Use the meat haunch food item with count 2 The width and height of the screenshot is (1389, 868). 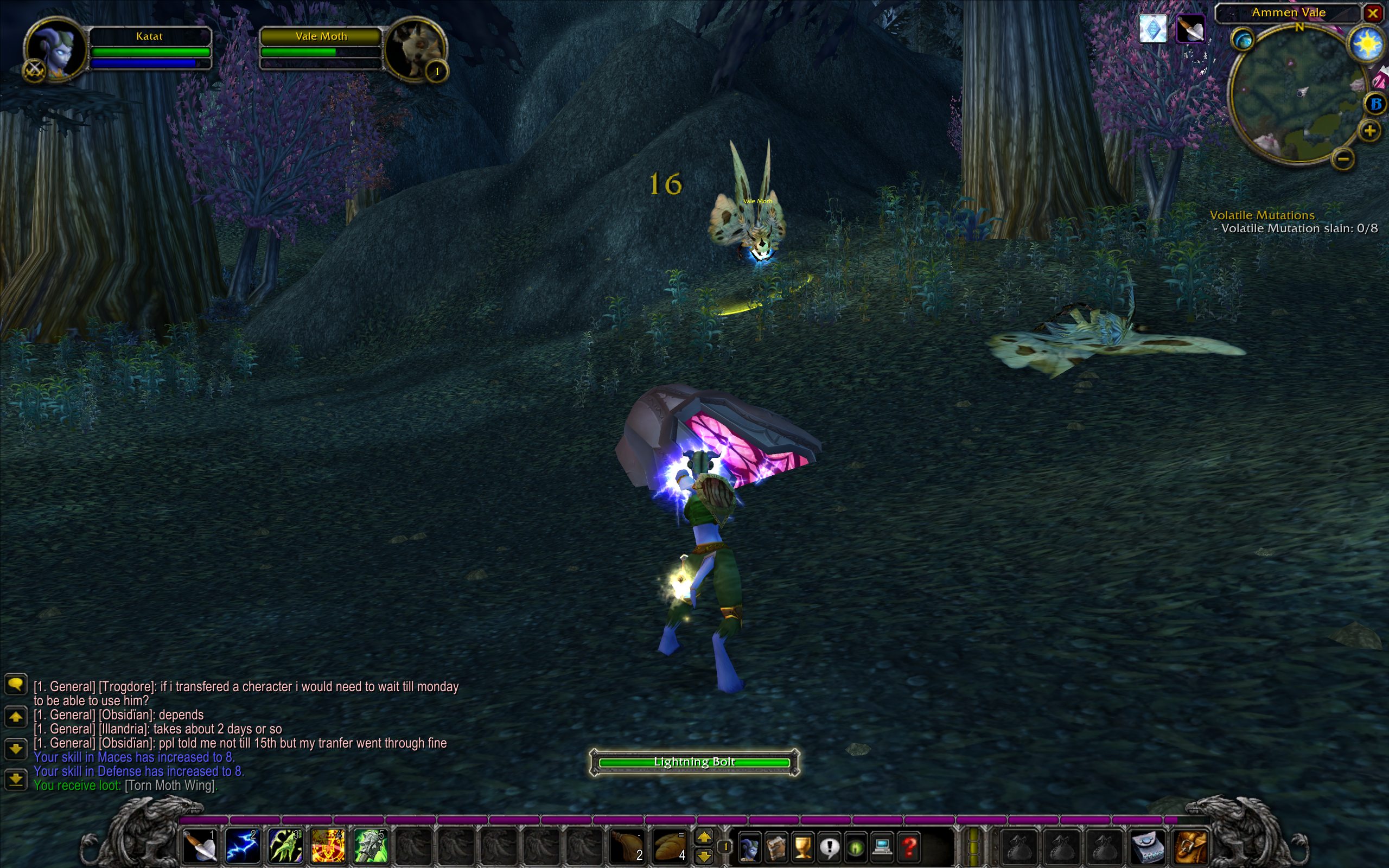click(x=627, y=846)
